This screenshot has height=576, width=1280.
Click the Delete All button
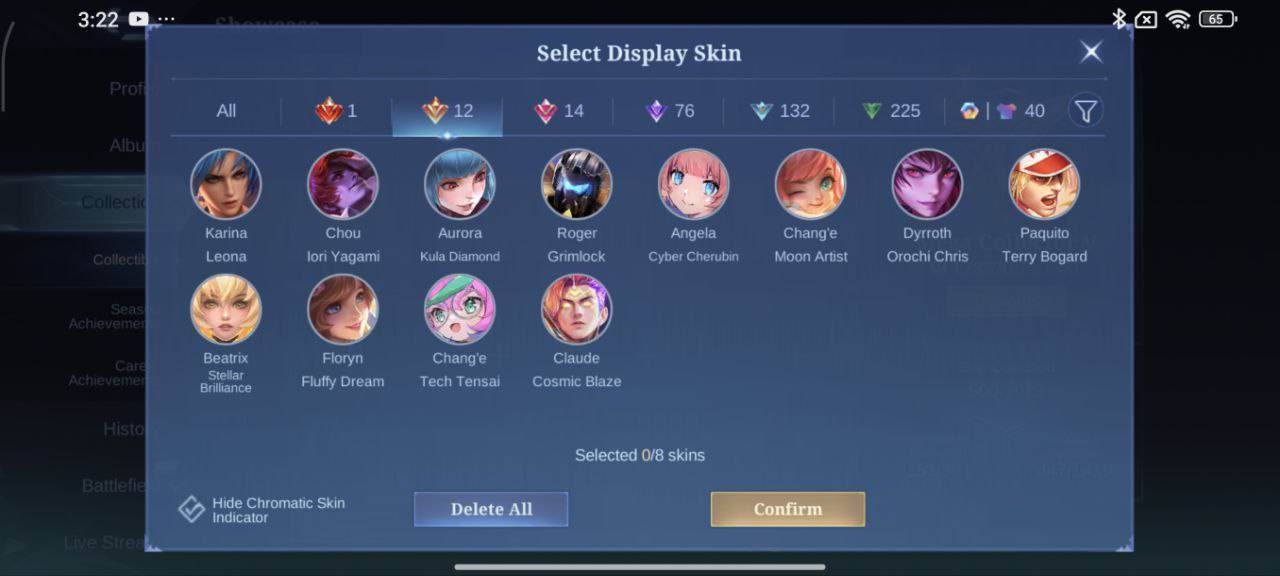click(491, 509)
